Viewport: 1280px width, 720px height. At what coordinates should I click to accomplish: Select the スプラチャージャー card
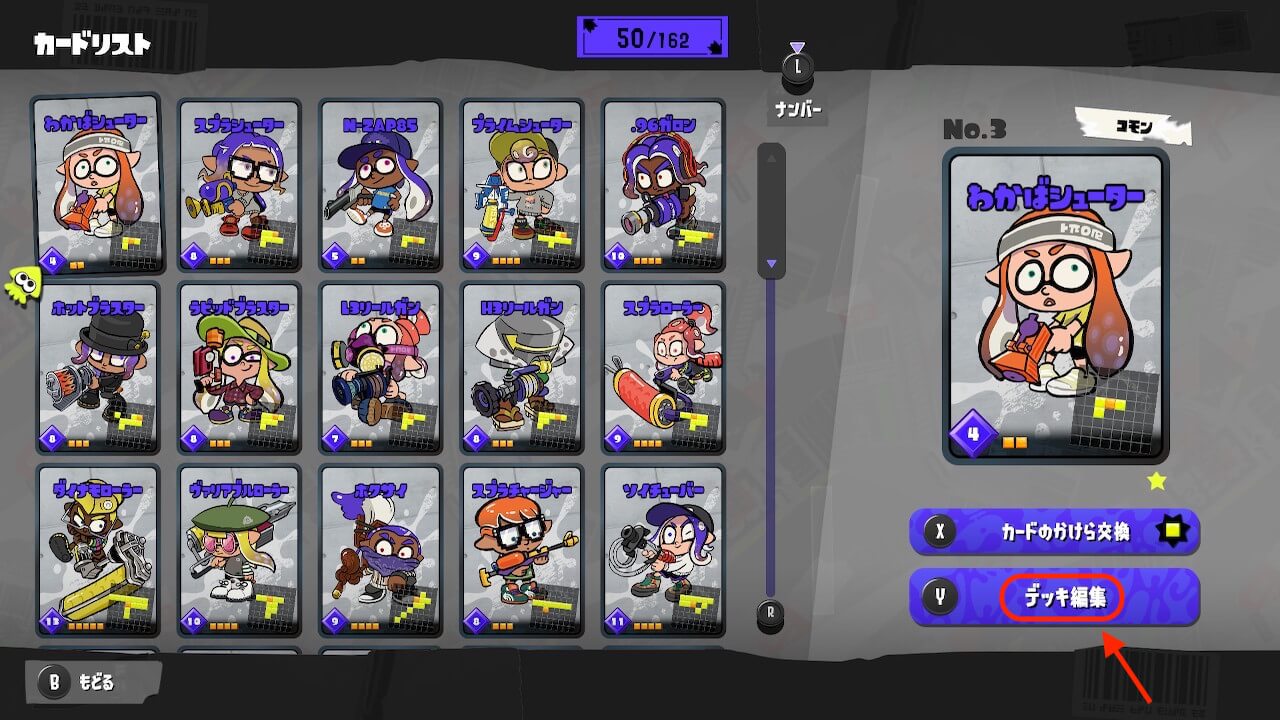pos(521,550)
